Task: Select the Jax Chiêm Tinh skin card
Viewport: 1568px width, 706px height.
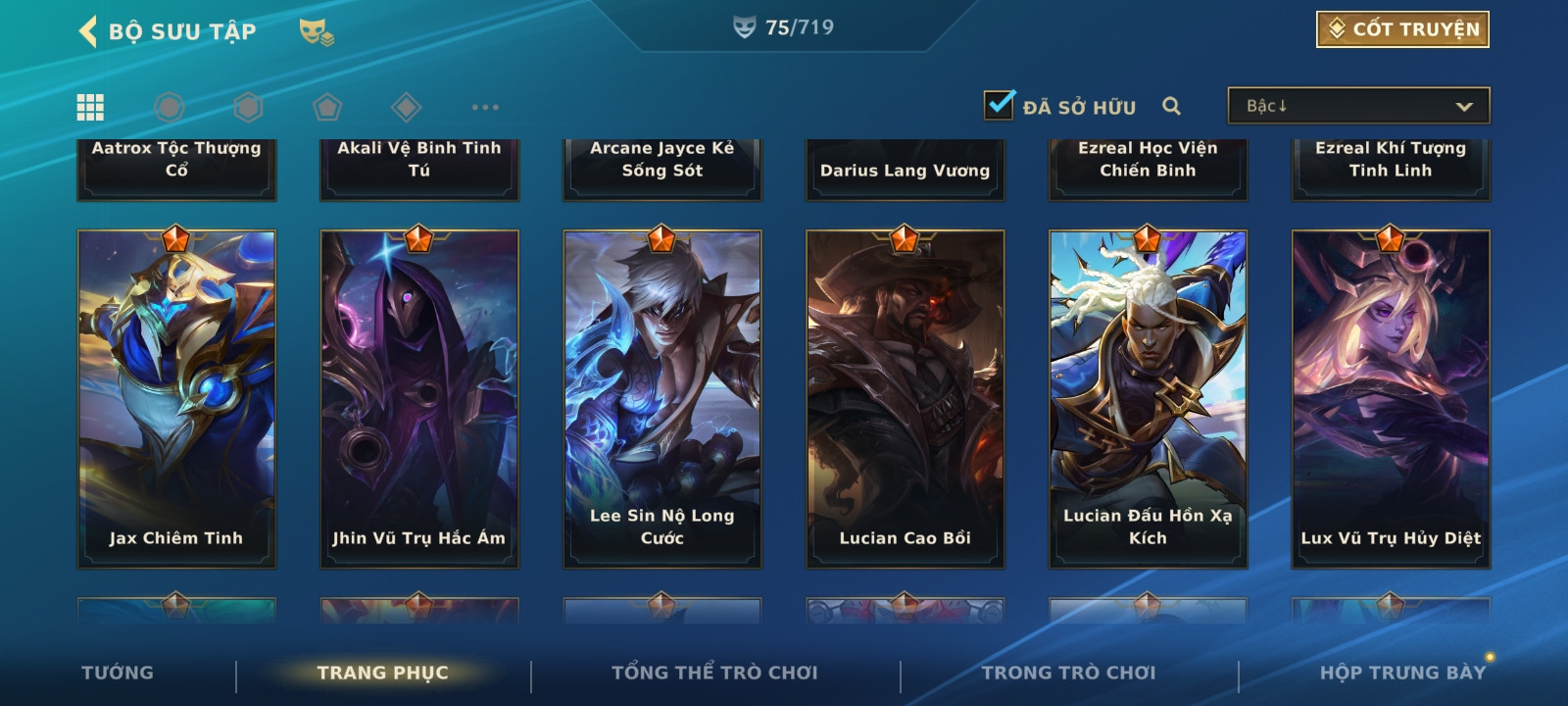Action: [176, 398]
